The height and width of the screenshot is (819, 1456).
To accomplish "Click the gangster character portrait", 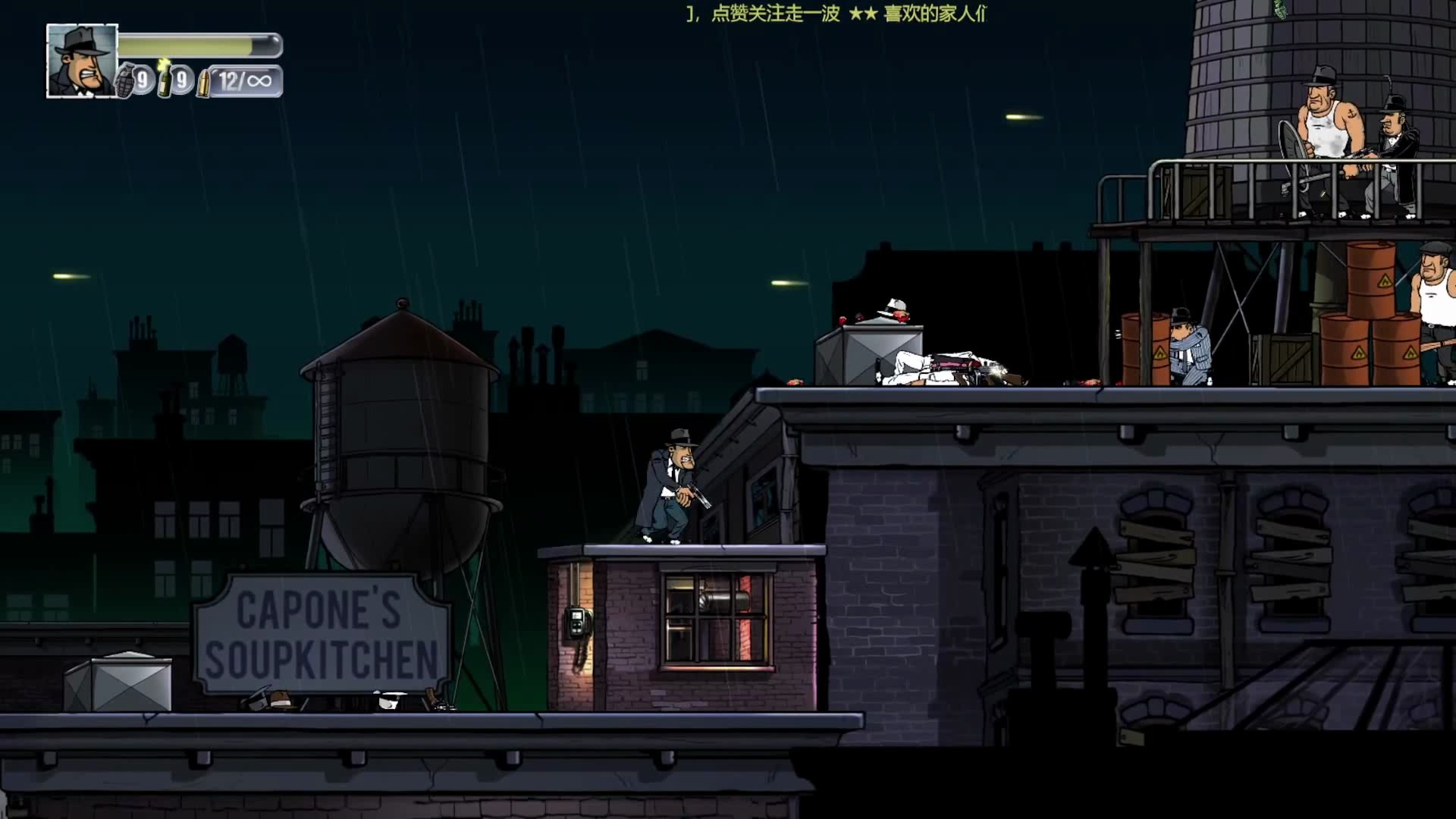I will coord(82,61).
